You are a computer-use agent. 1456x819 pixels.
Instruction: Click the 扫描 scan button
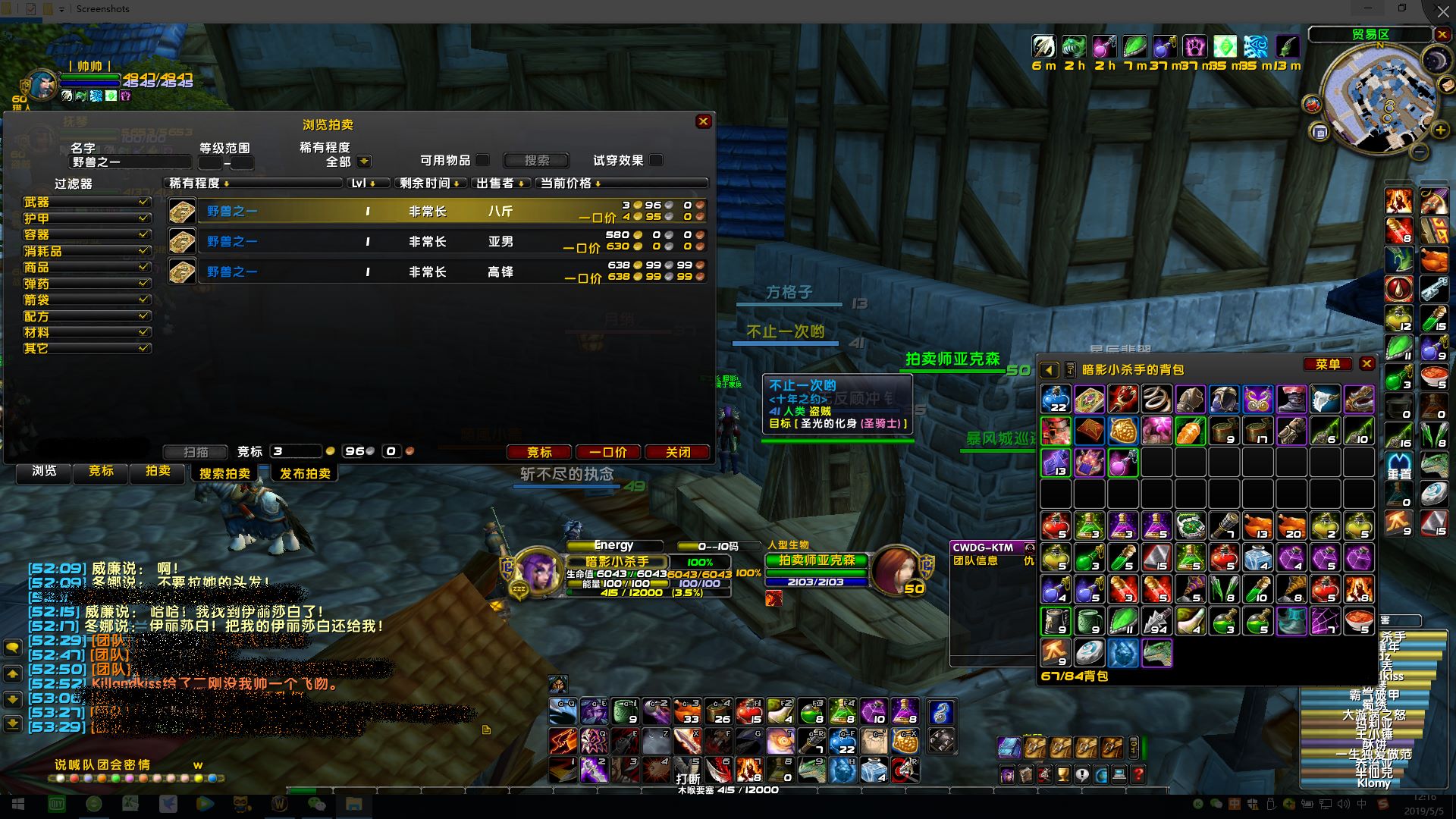(x=196, y=452)
